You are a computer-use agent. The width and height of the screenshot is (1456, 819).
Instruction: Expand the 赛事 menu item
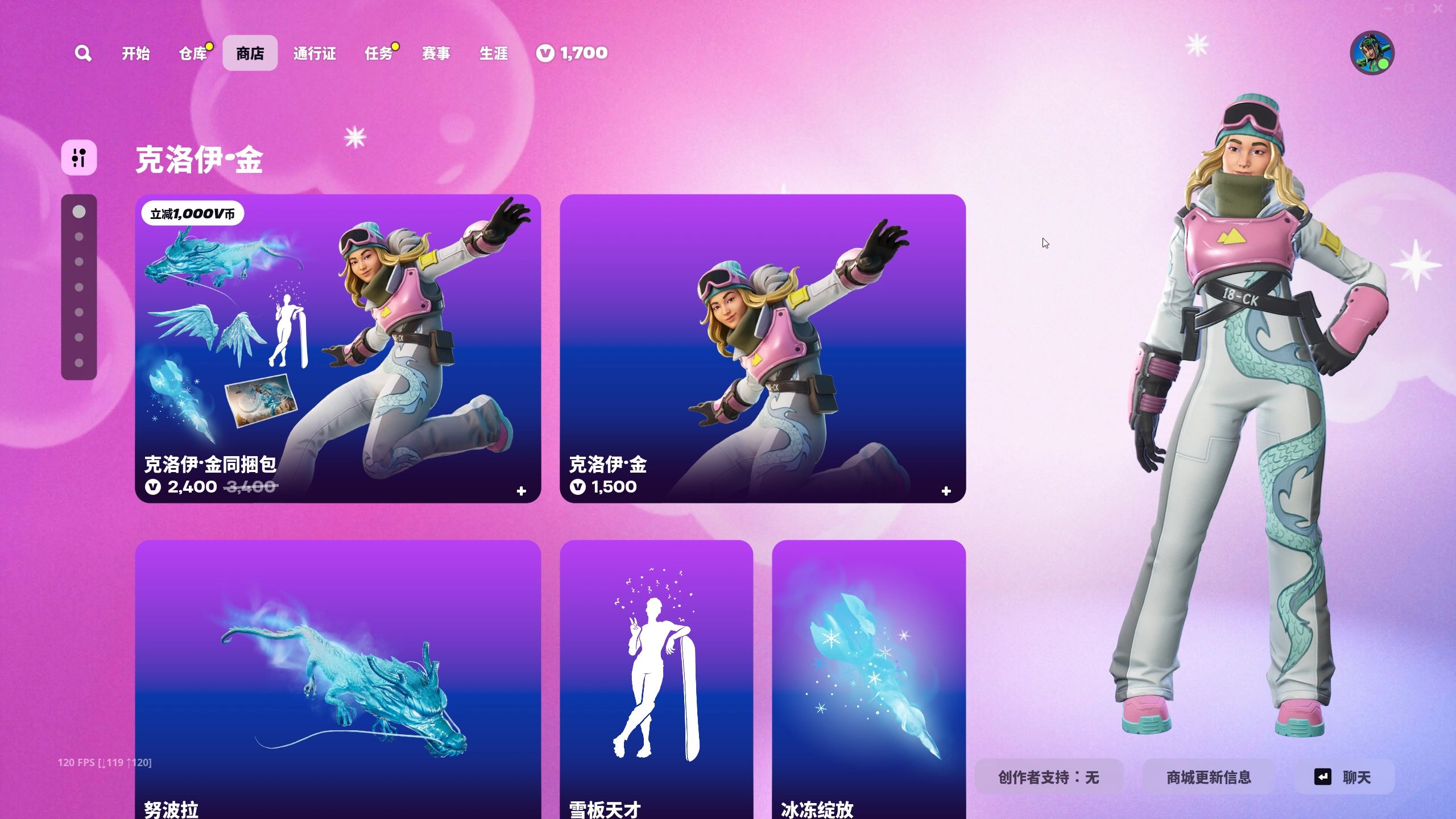[436, 53]
